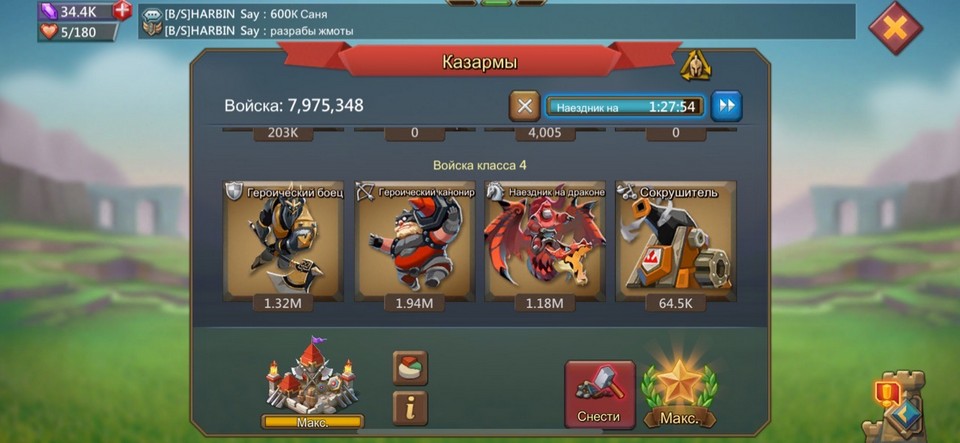Image resolution: width=960 pixels, height=443 pixels.
Task: Open the barracks info button
Action: click(410, 405)
